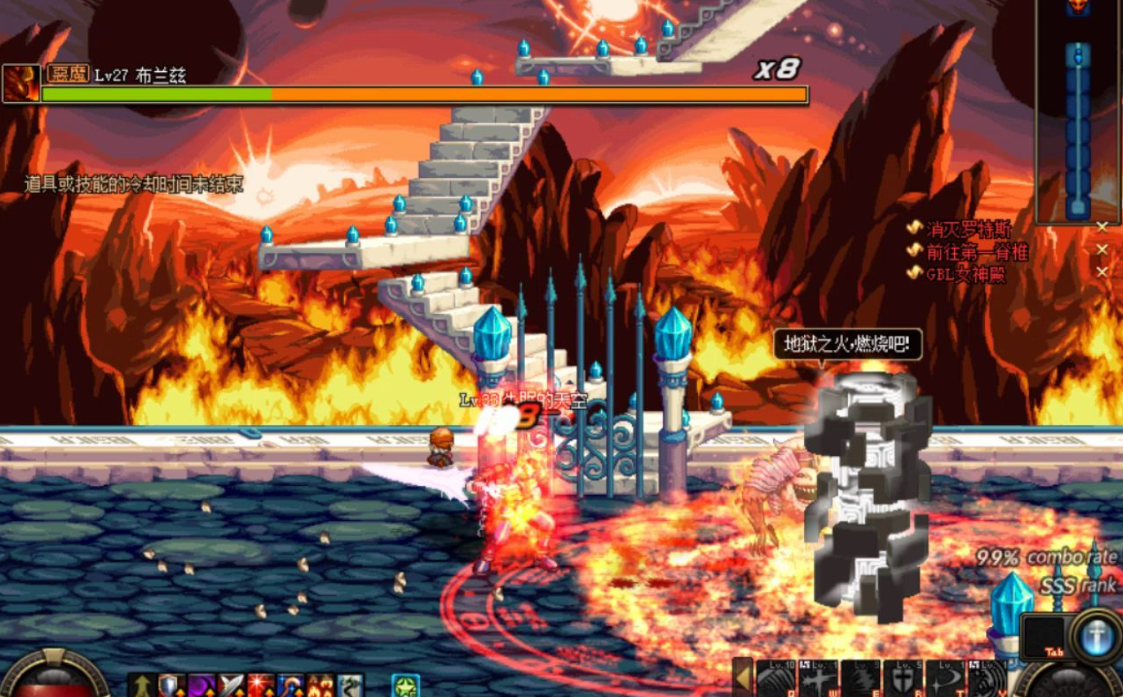The width and height of the screenshot is (1123, 697).
Task: Click the glowing blue sword orb
Action: pyautogui.click(x=1095, y=636)
